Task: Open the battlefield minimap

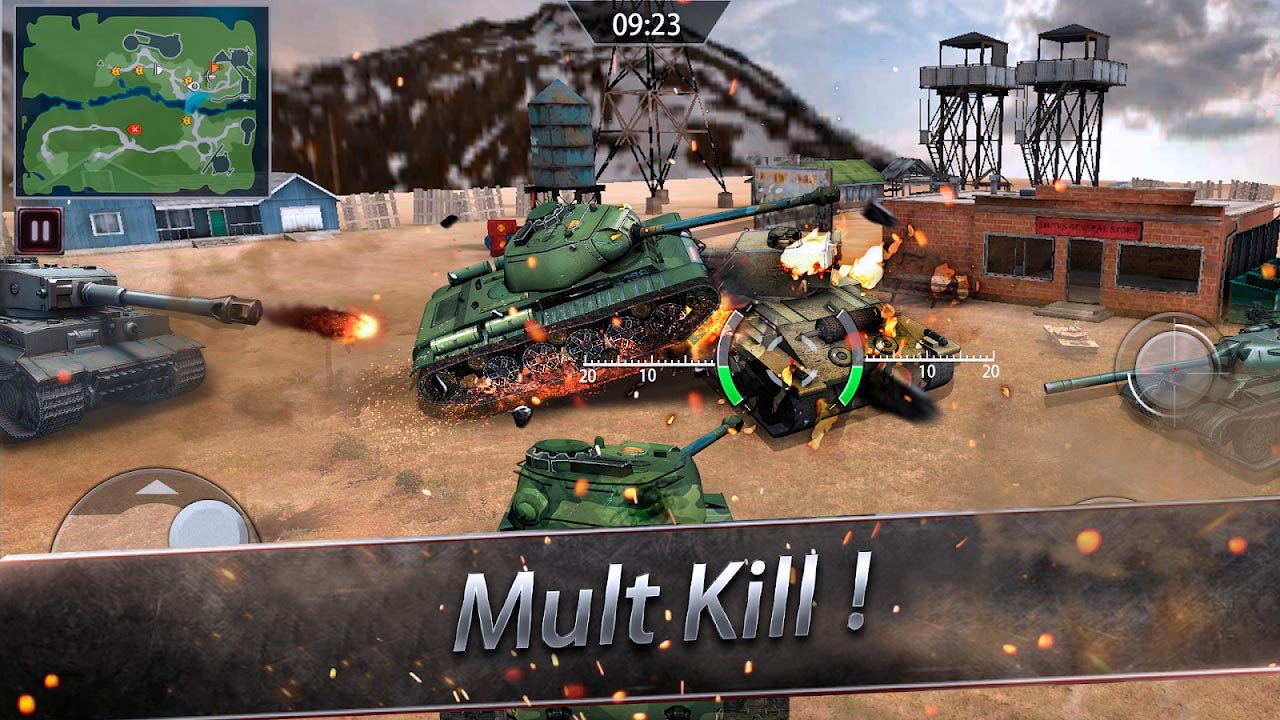Action: tap(142, 102)
